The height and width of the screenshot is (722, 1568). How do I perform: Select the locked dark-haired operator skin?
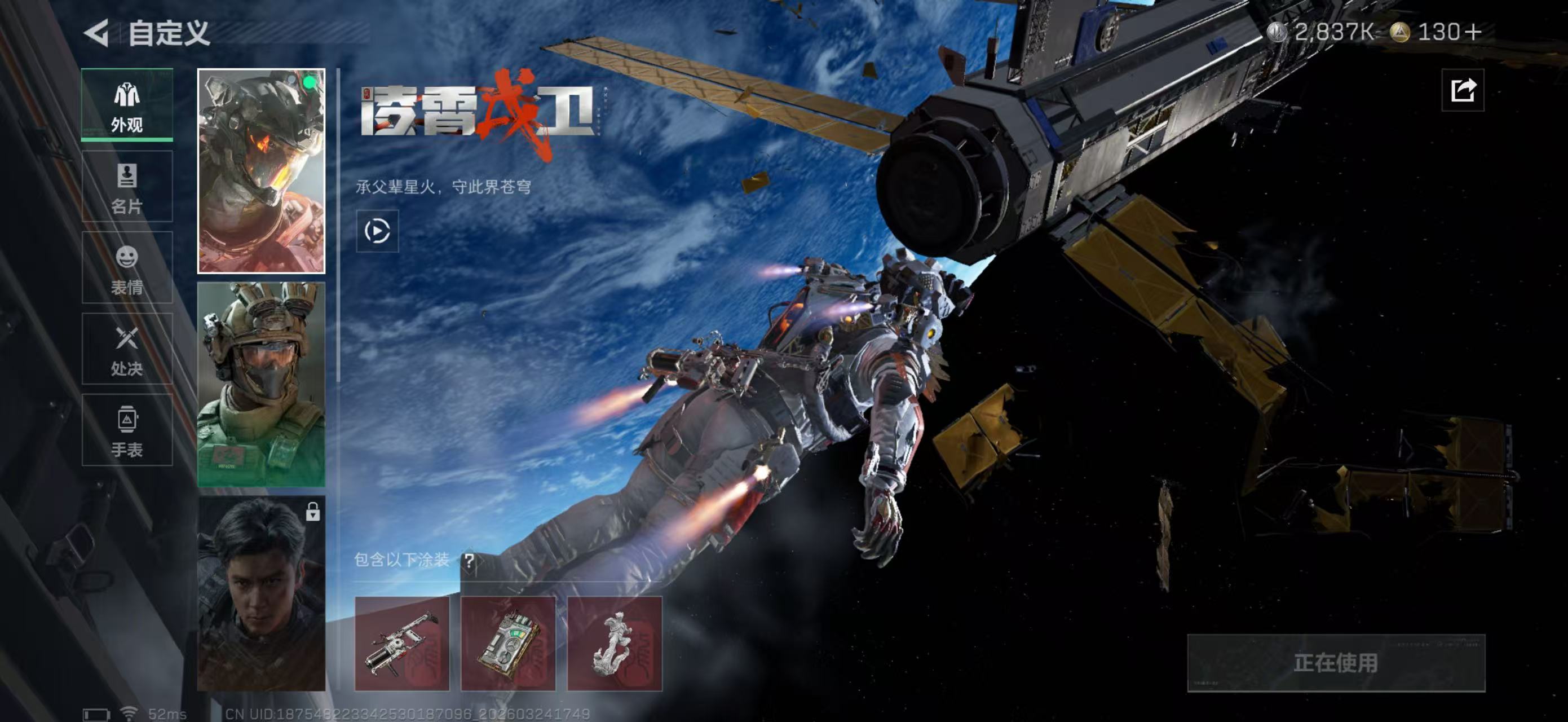point(261,593)
